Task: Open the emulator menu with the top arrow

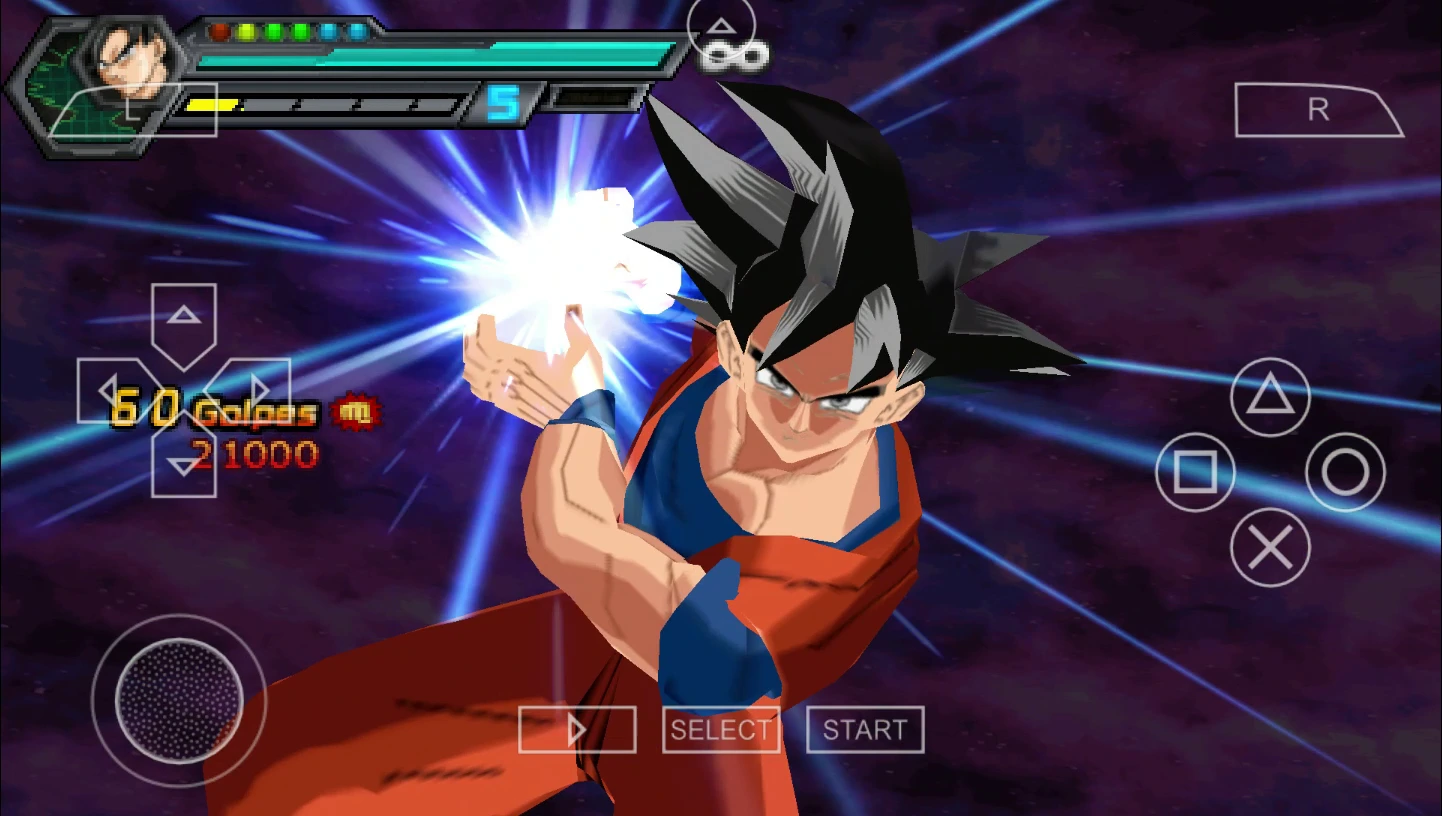Action: 720,27
